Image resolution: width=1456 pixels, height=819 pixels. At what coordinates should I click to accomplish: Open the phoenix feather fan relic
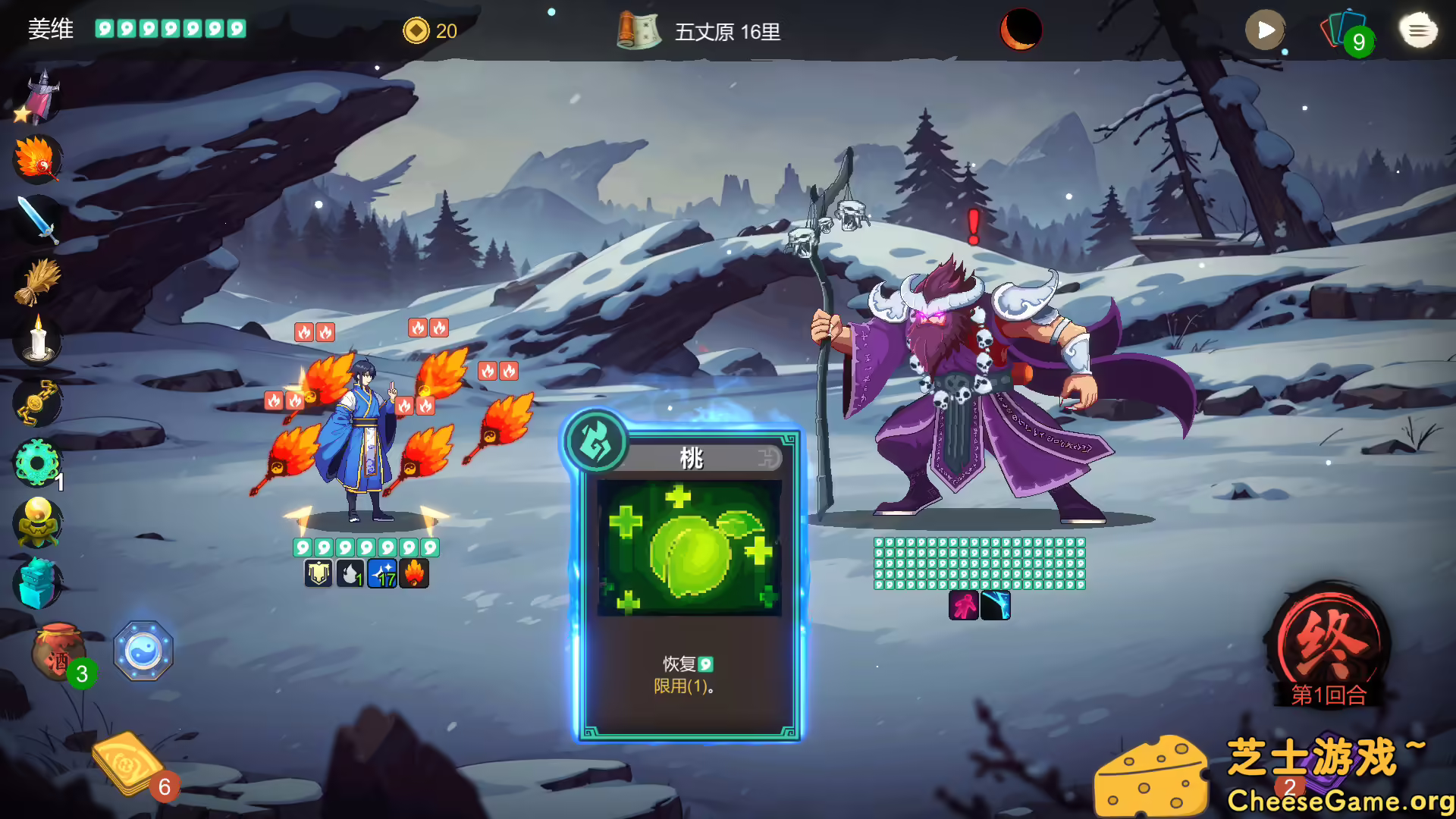pos(36,160)
